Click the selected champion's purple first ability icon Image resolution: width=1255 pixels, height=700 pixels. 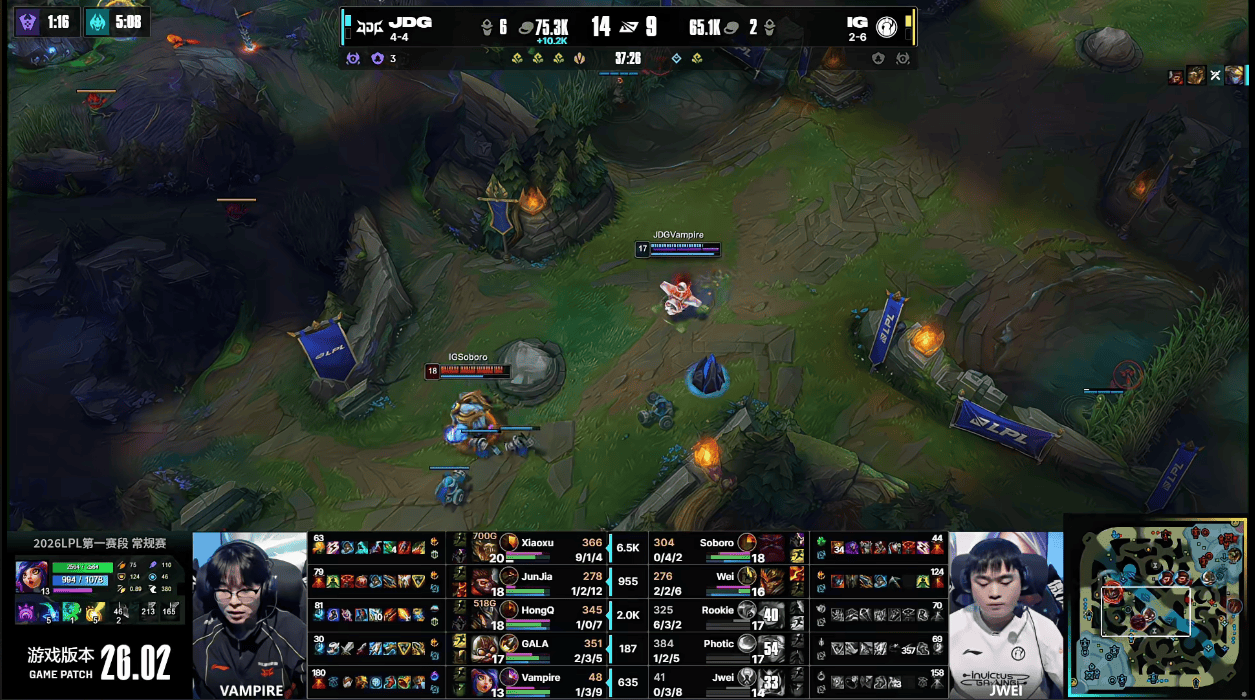[x=25, y=612]
